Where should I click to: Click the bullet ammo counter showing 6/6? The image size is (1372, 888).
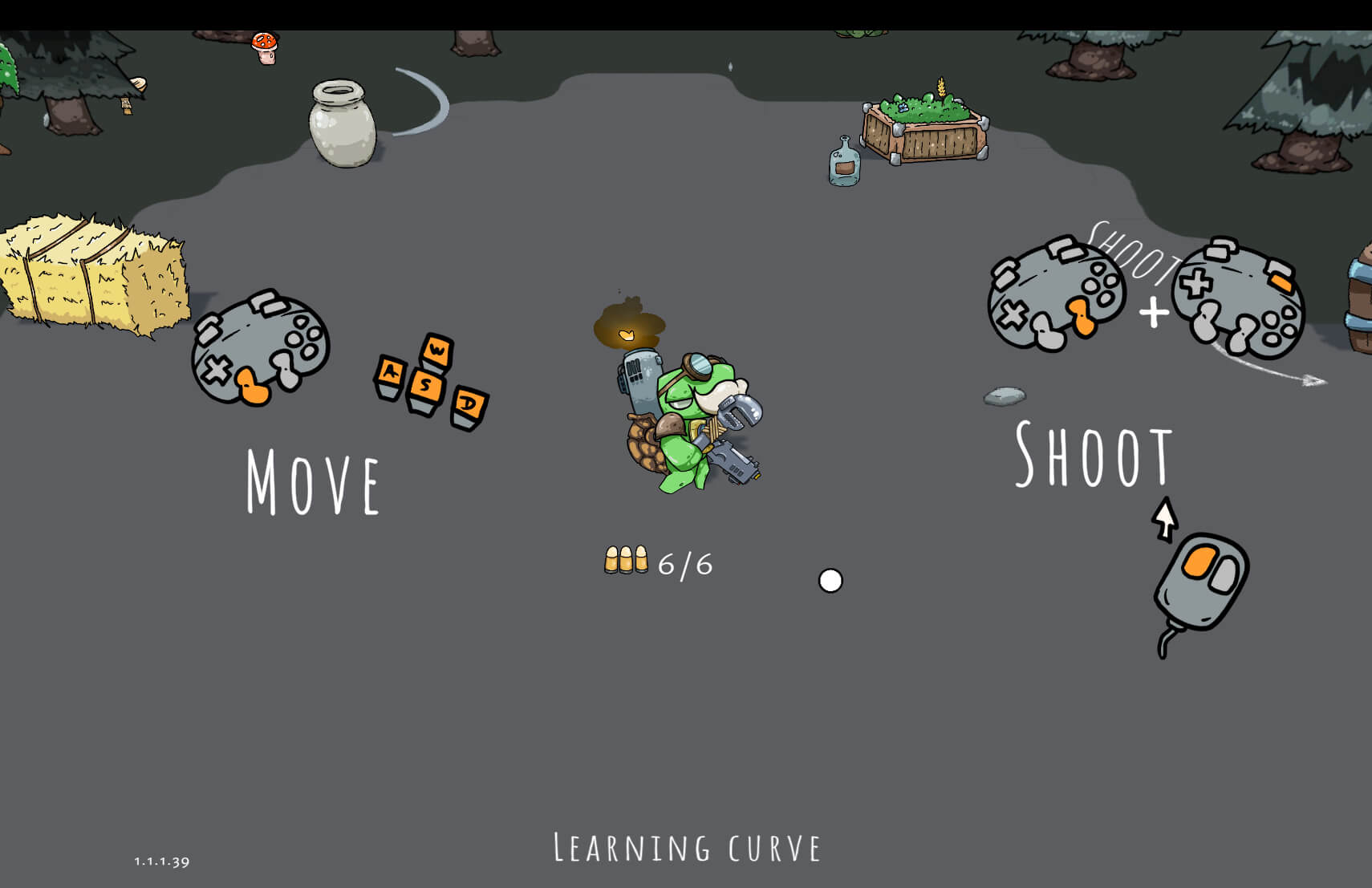point(658,563)
